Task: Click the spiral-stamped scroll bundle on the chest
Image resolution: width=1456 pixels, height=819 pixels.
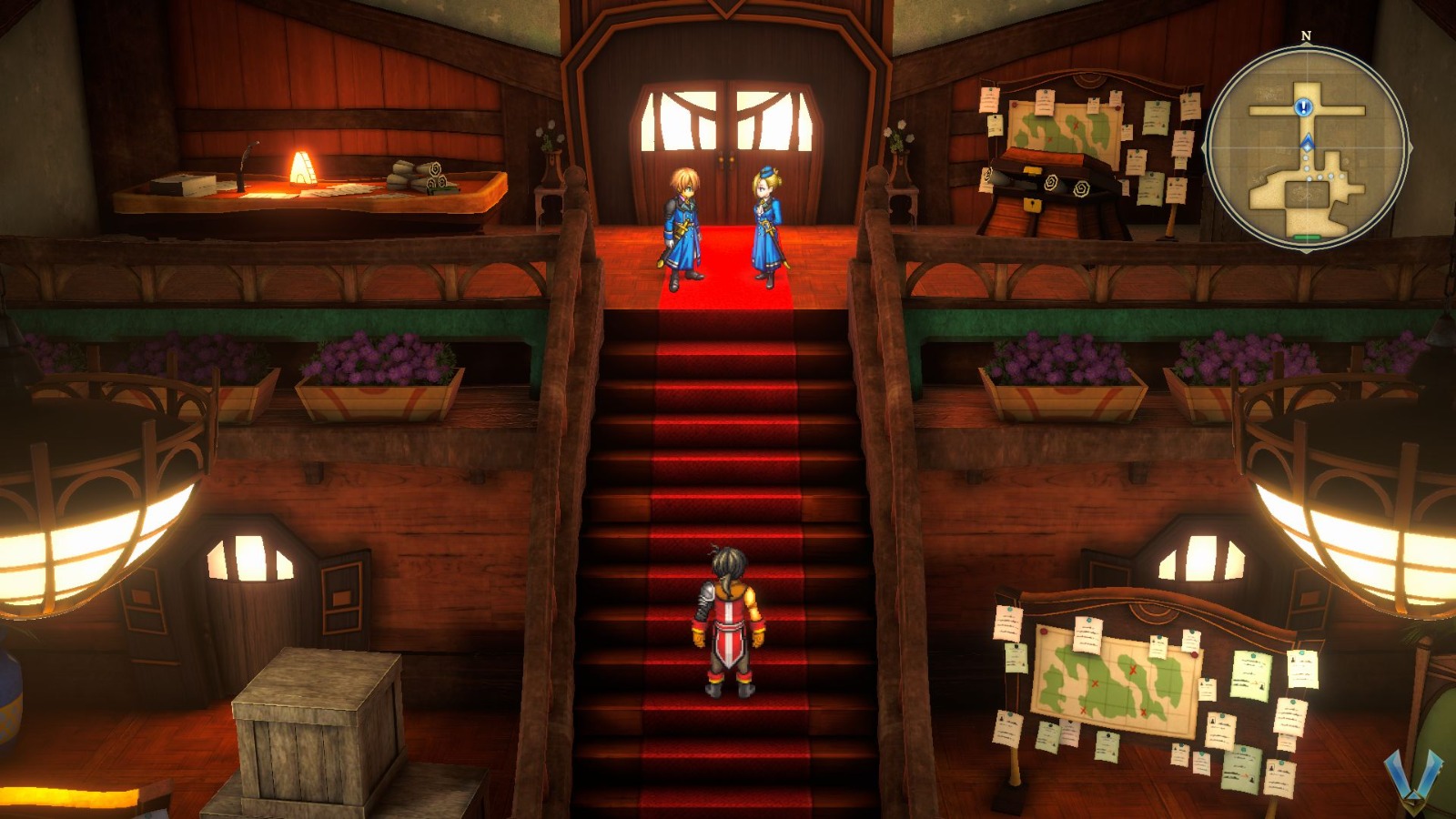Action: coord(1053,182)
